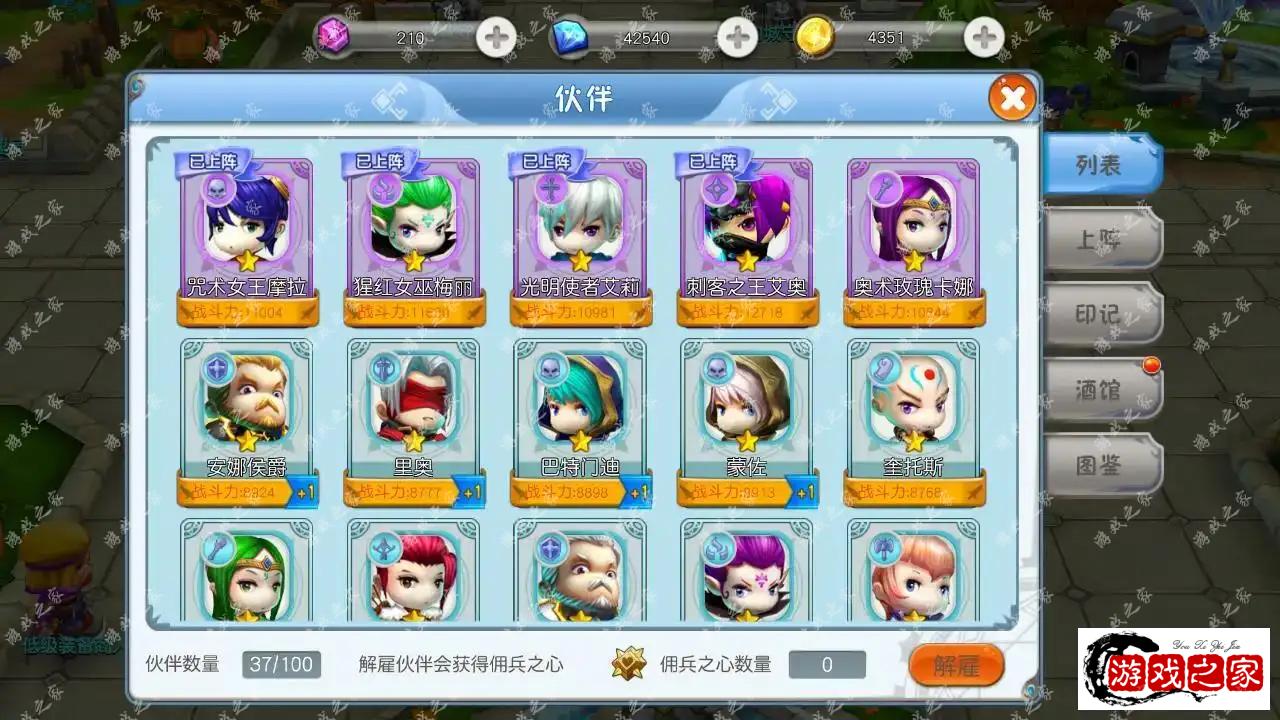Close the 伙伴 companions panel
The height and width of the screenshot is (720, 1280).
point(1012,98)
